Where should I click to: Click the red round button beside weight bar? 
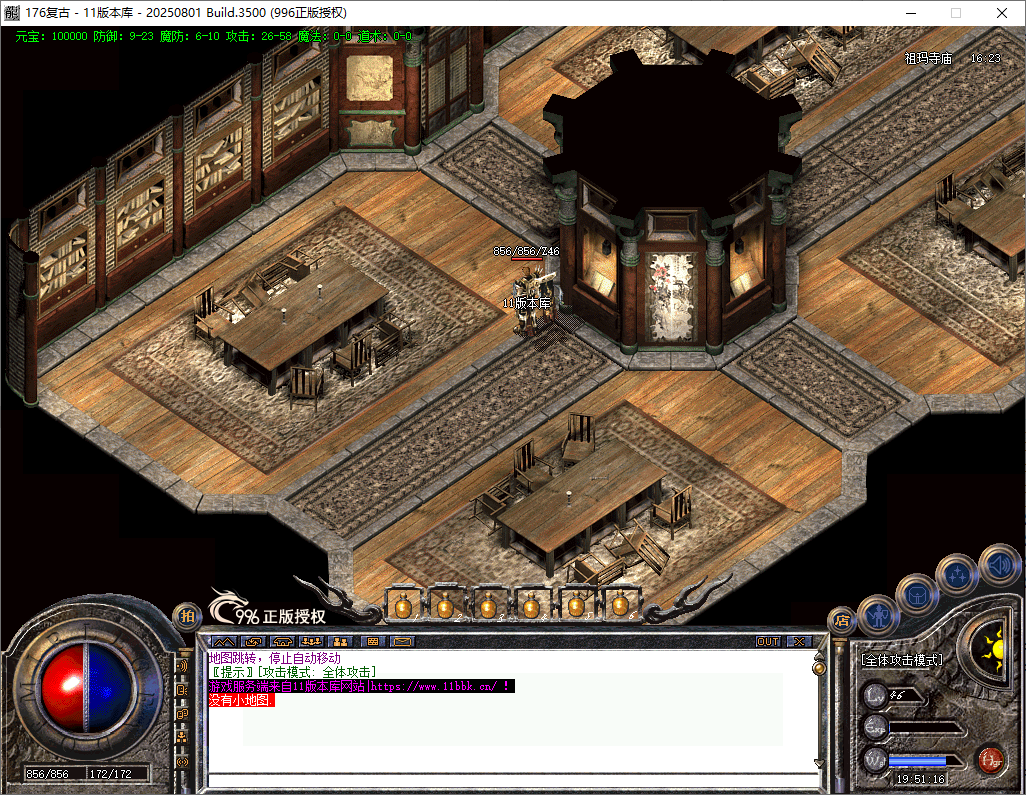pos(990,759)
